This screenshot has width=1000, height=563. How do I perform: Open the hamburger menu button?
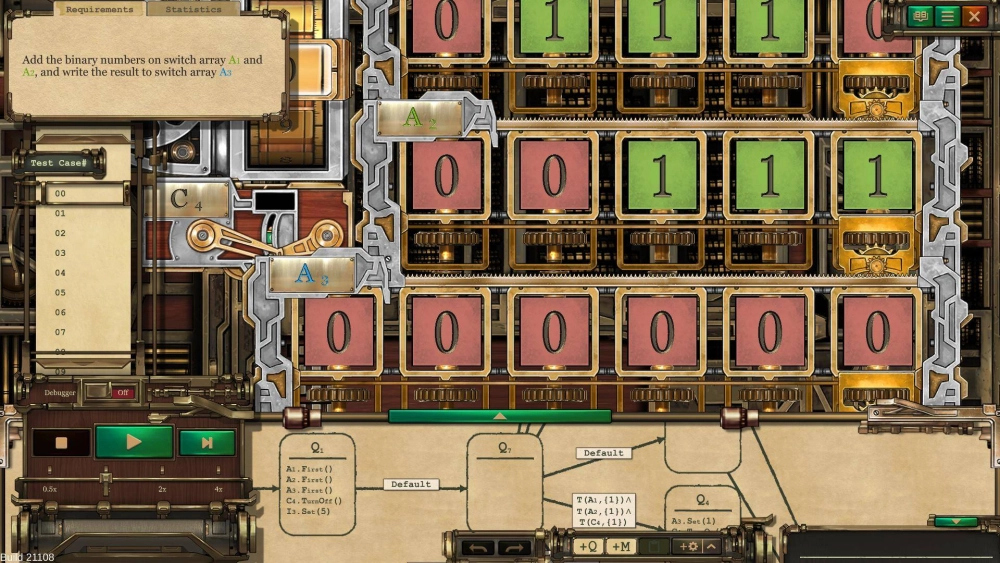click(x=946, y=16)
